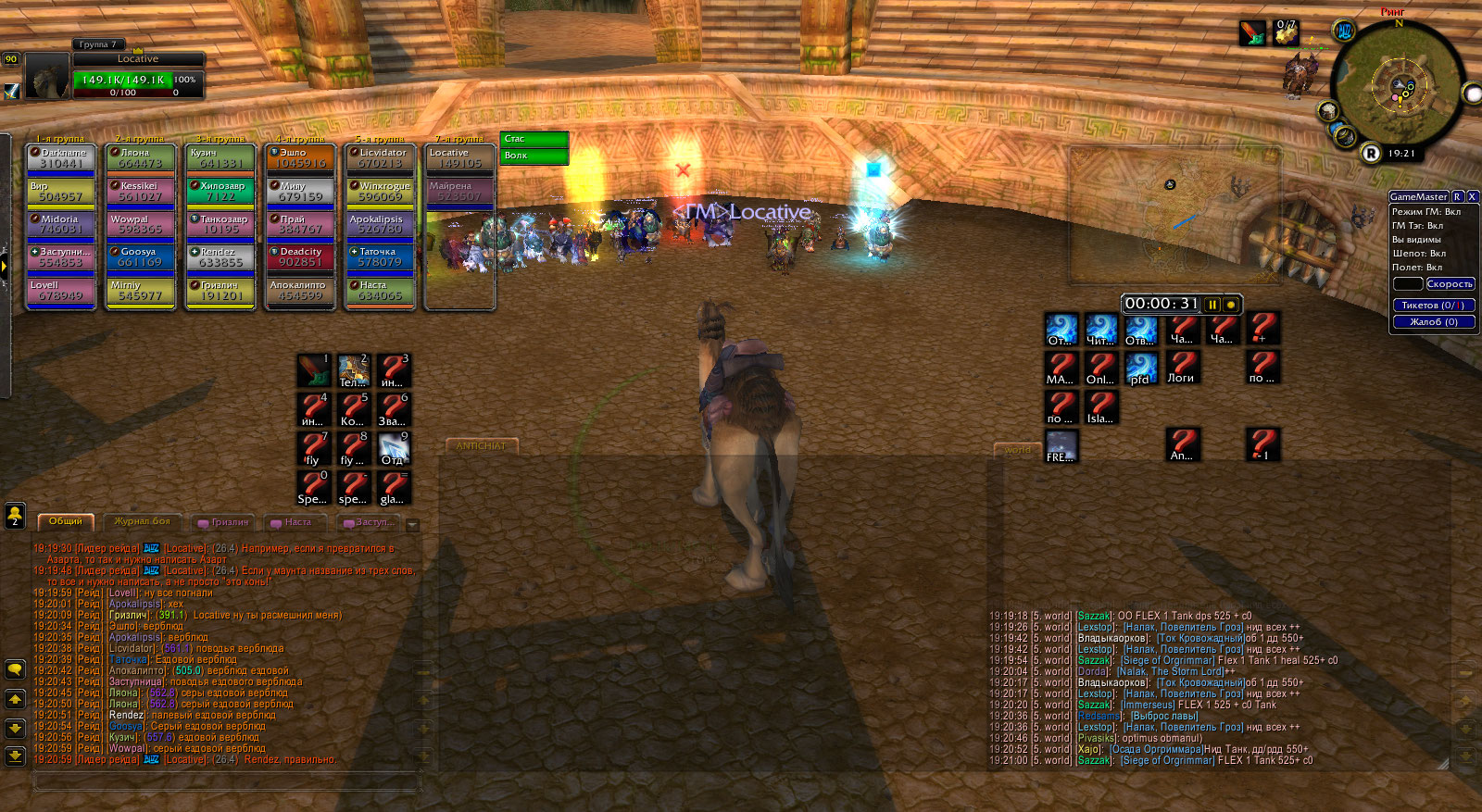This screenshot has height=812, width=1482.
Task: Click the "FRE..." frost macro icon
Action: pos(1061,447)
